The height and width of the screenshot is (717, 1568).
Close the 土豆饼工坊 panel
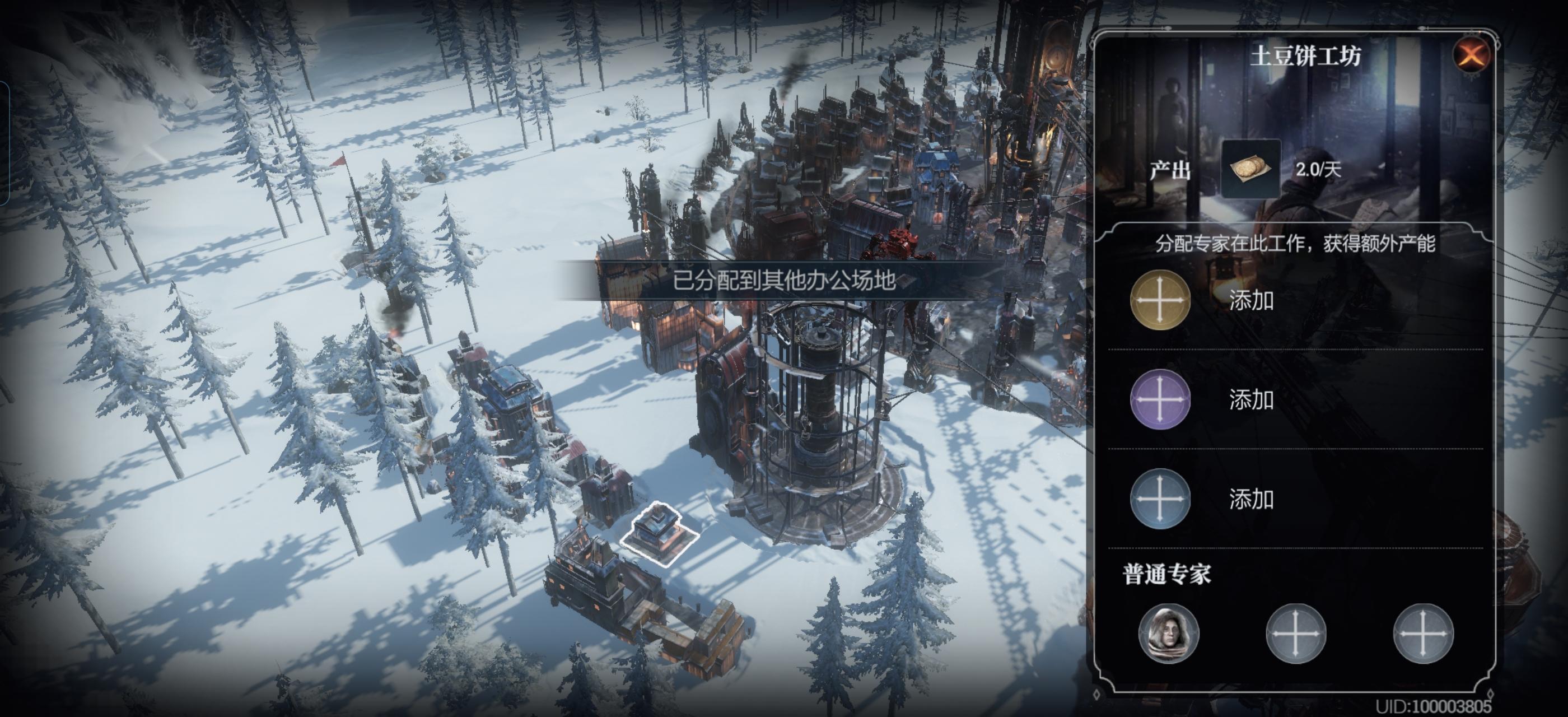[x=1471, y=55]
